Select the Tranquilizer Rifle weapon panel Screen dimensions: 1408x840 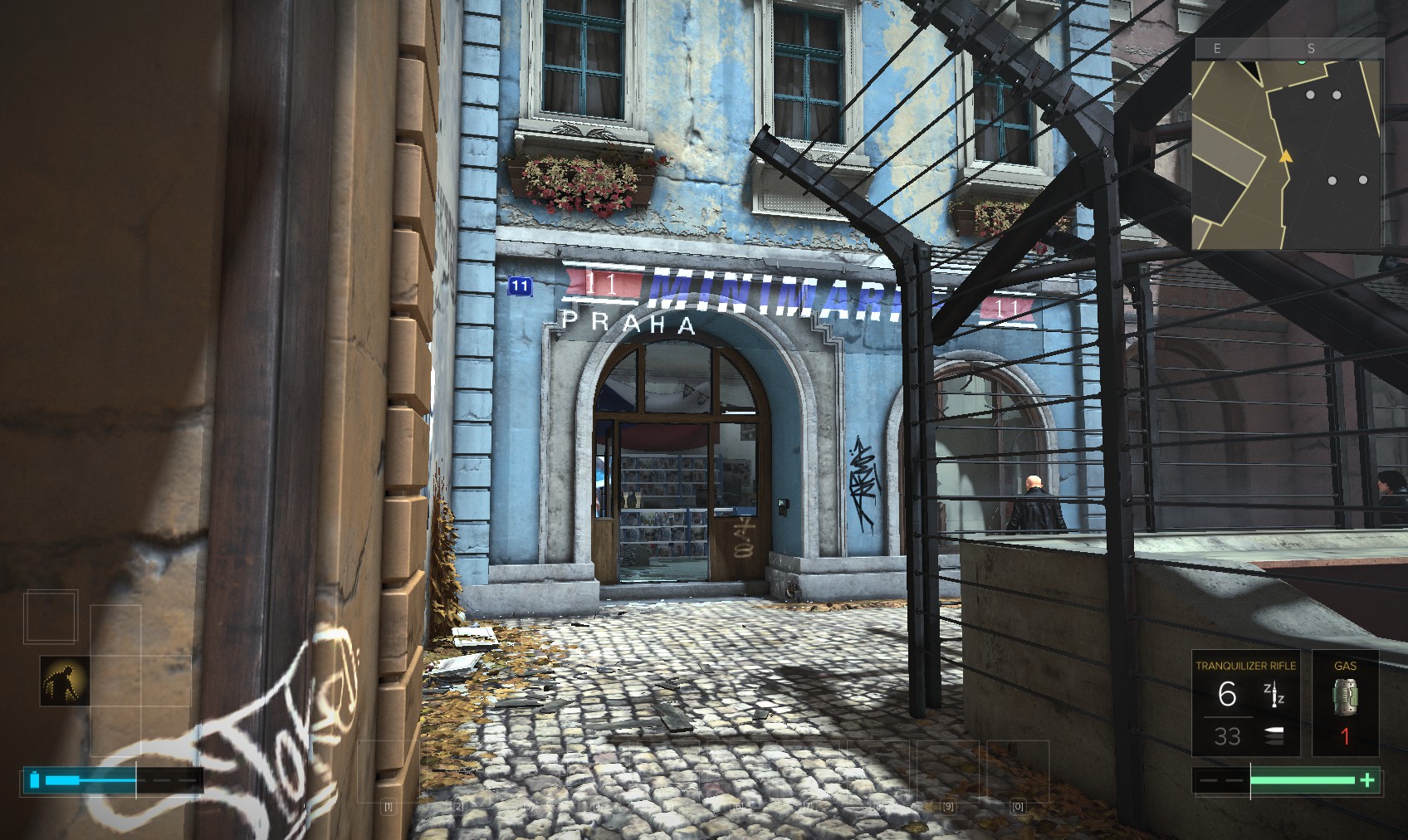pos(1244,704)
